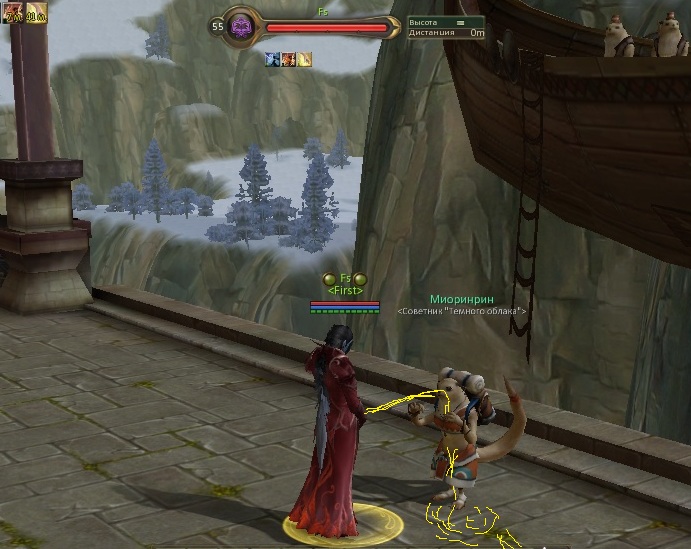This screenshot has height=549, width=691.
Task: Click the red buff icon with 7m timer
Action: (11, 11)
